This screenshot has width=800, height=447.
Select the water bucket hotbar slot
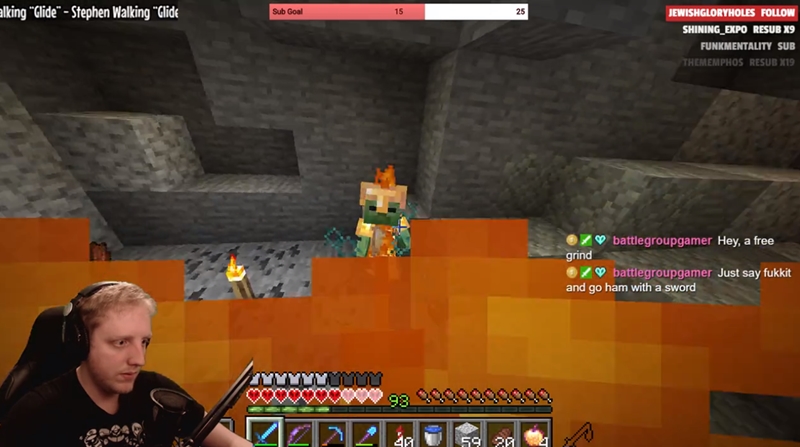tap(434, 434)
